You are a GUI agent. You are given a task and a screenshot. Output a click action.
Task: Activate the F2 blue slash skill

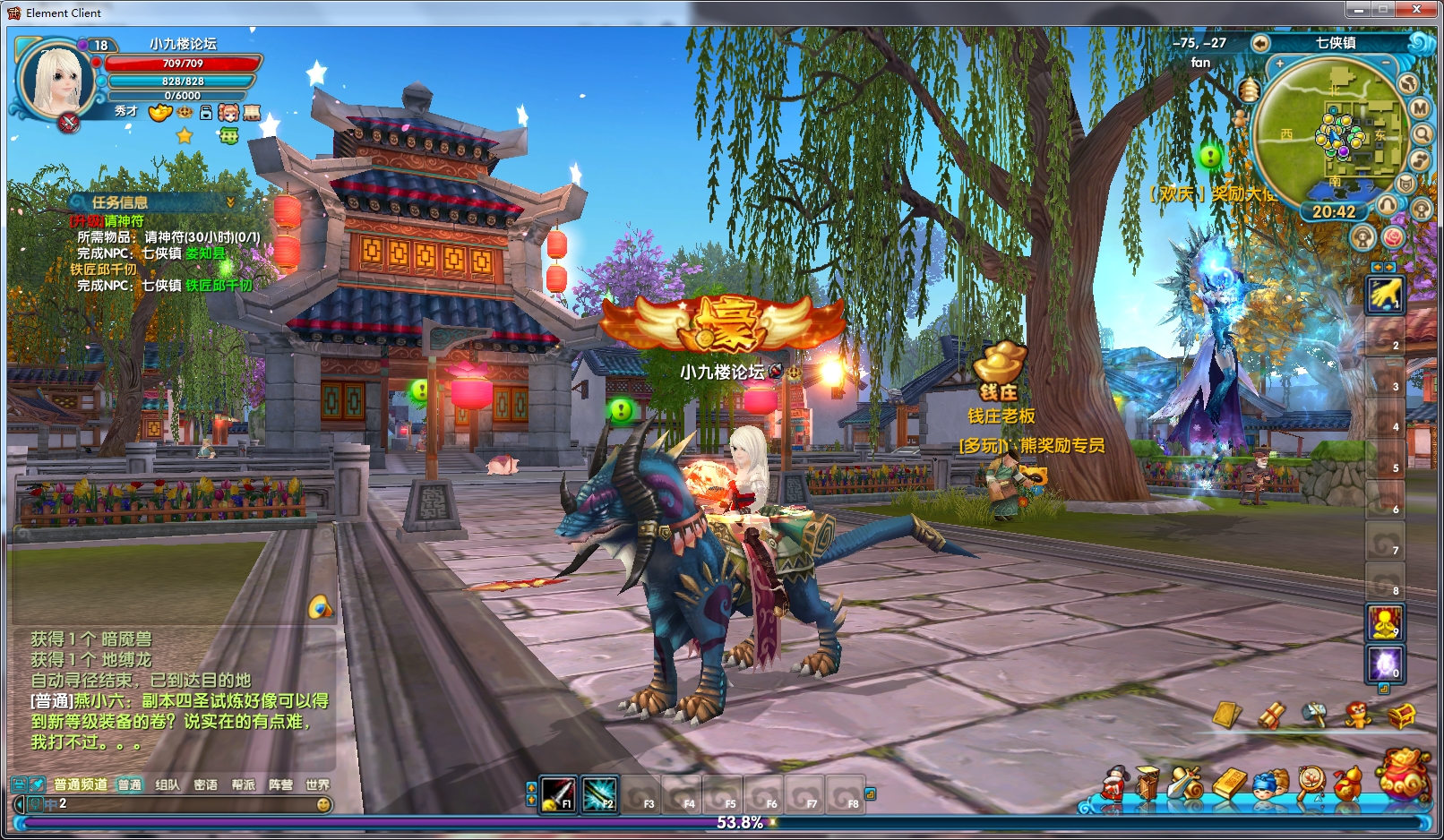(599, 794)
